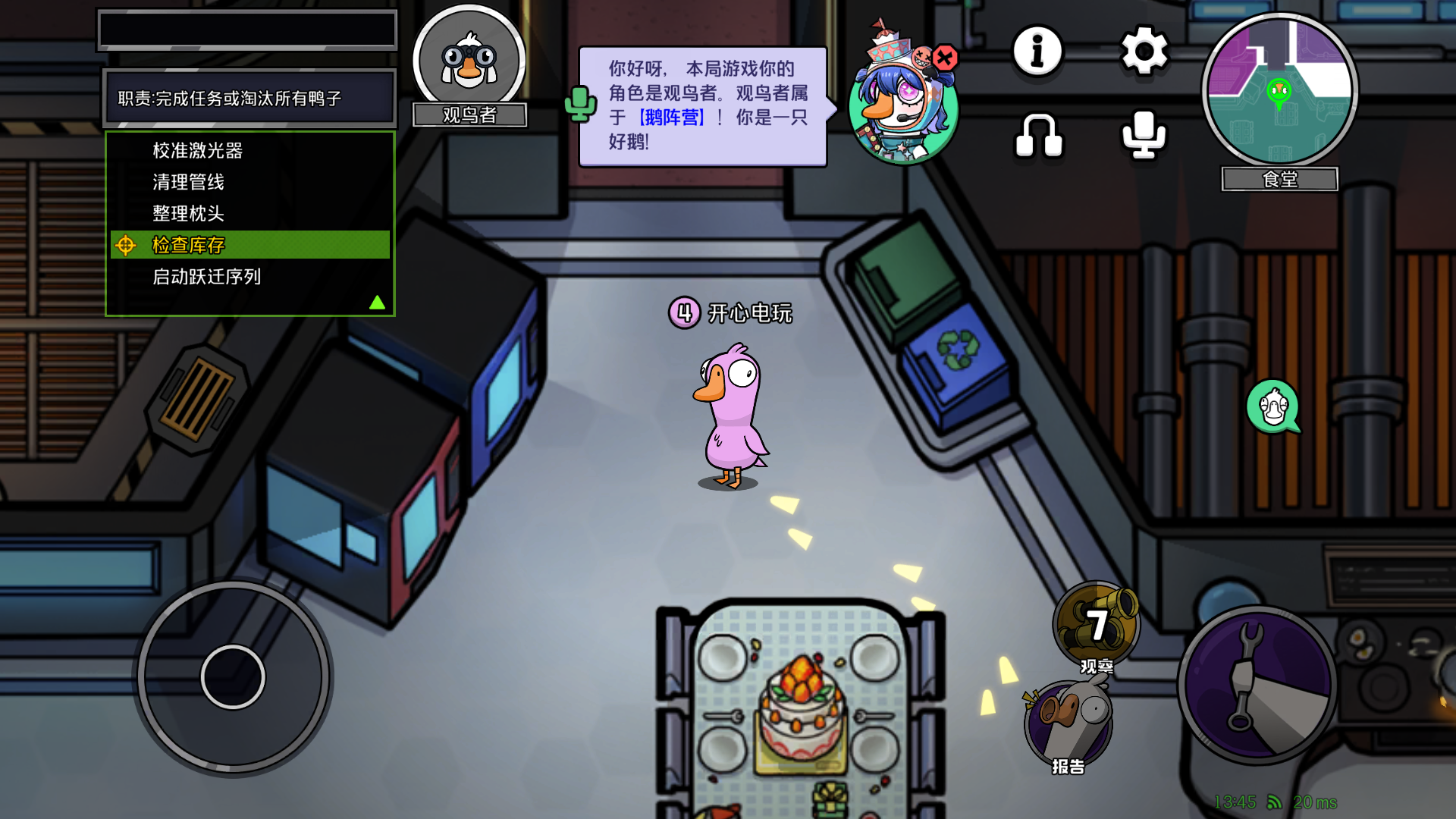The height and width of the screenshot is (819, 1456).
Task: Click the 启动跃迁序列 task text
Action: (x=205, y=277)
